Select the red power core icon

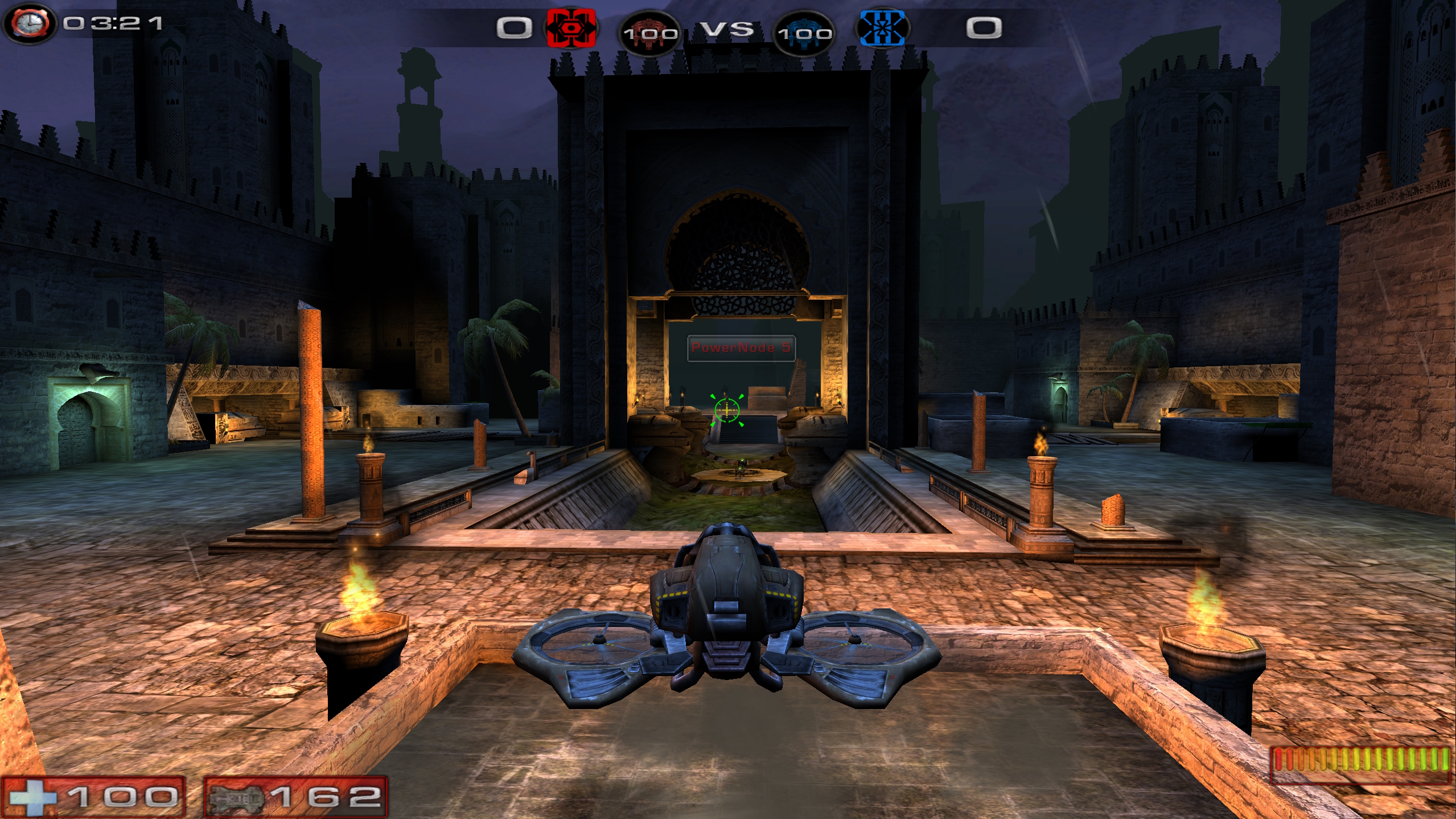click(x=649, y=33)
